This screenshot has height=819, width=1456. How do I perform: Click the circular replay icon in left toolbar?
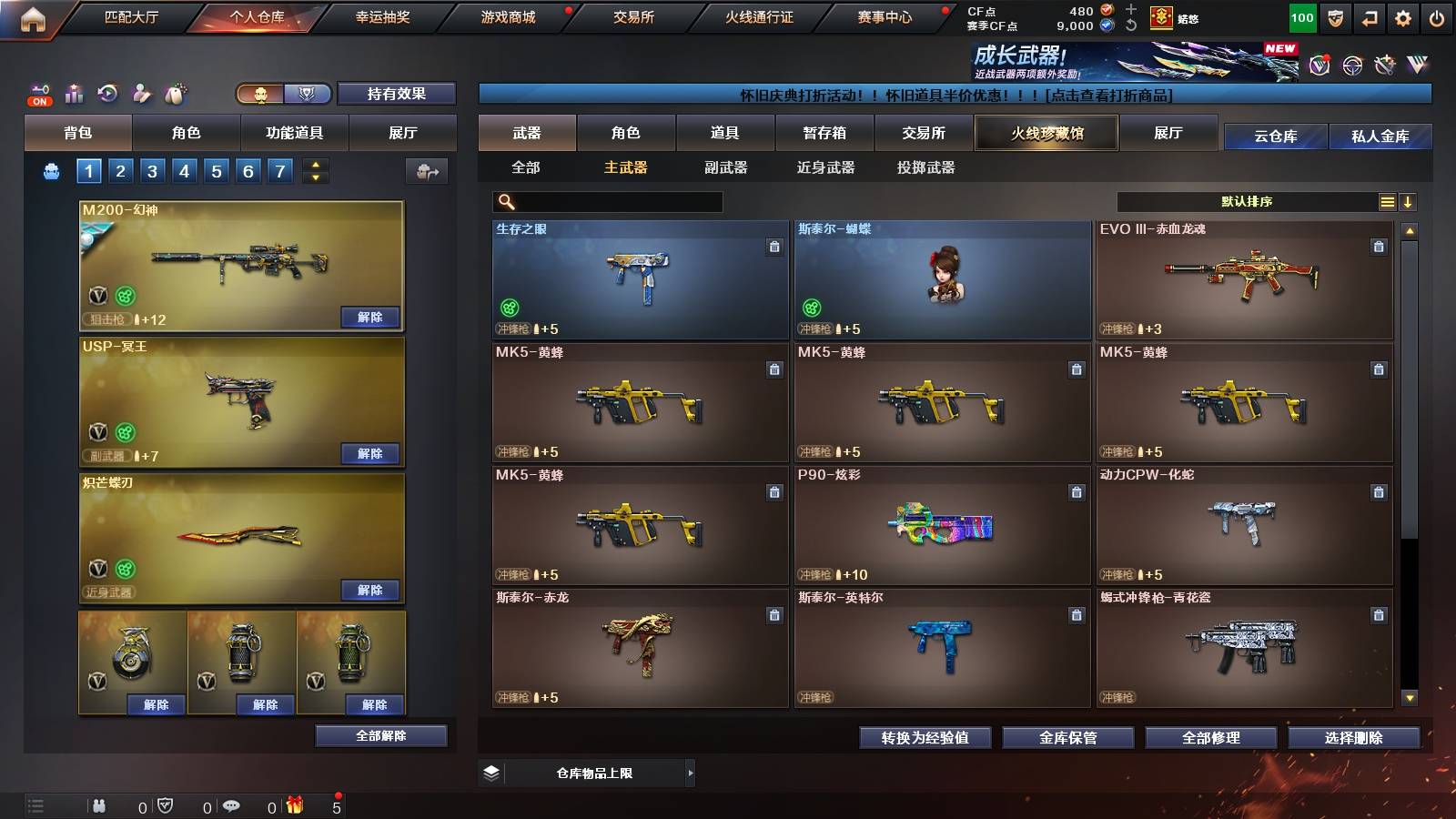coord(107,94)
